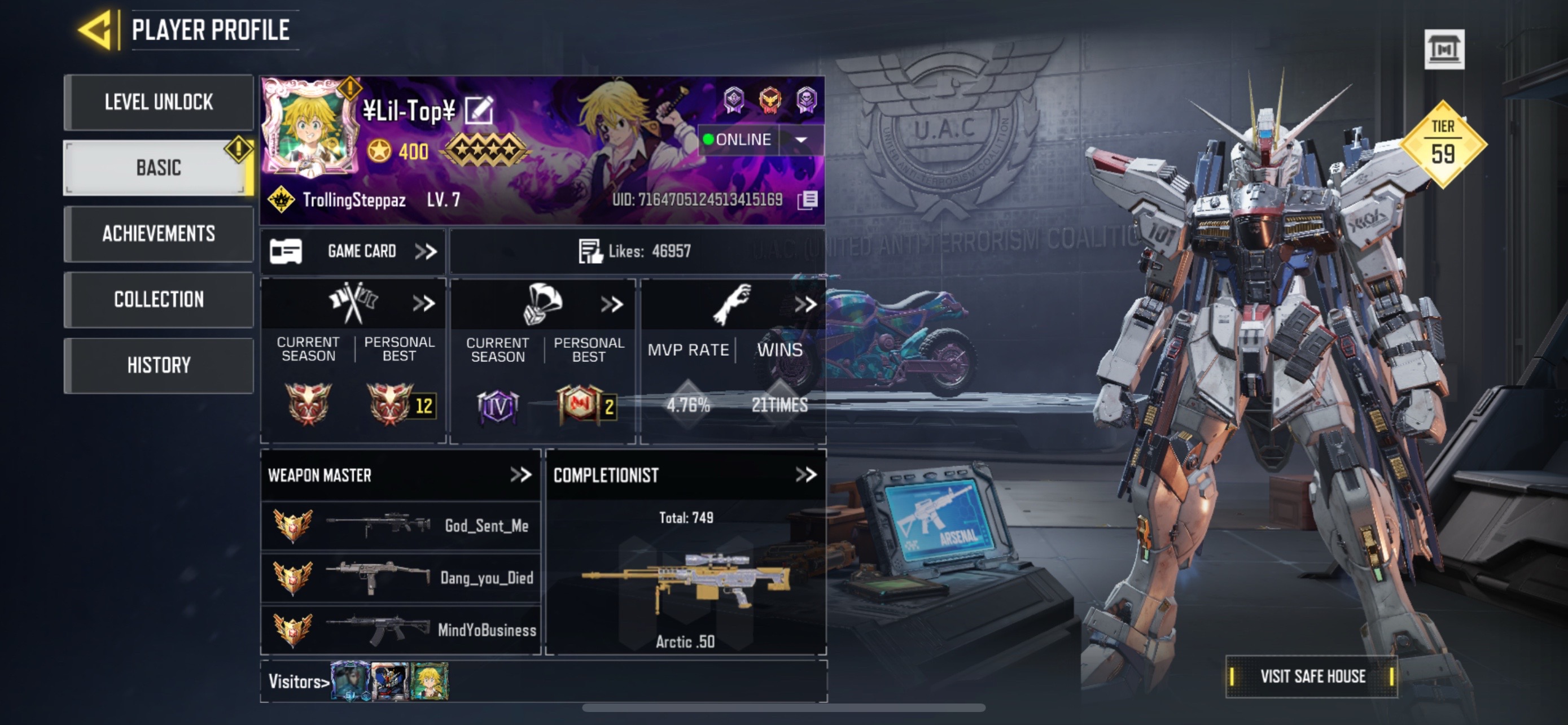Open the Completionist details
This screenshot has width=1568, height=725.
[x=806, y=475]
